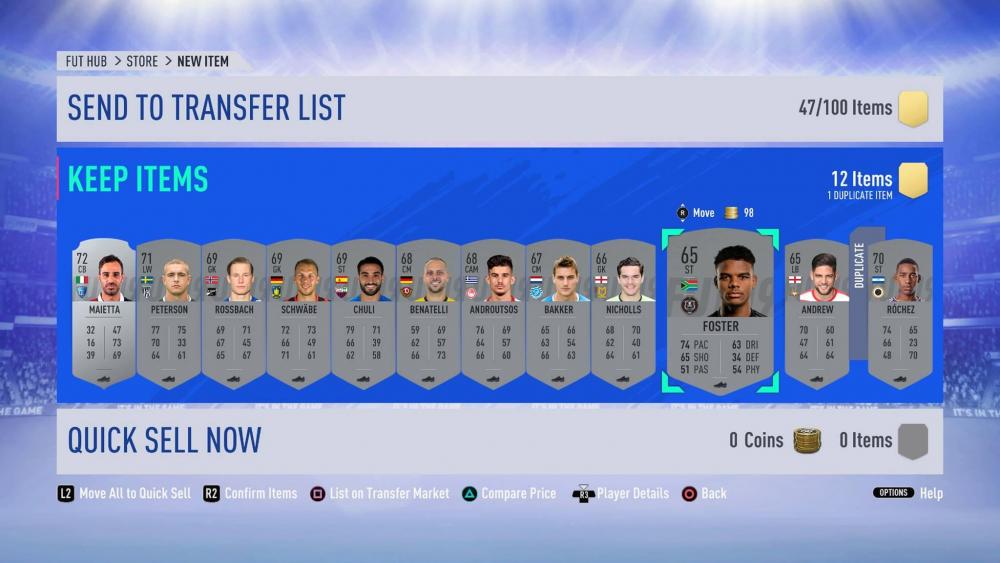The width and height of the screenshot is (1000, 563).
Task: Select the Maietta player card
Action: pyautogui.click(x=104, y=314)
